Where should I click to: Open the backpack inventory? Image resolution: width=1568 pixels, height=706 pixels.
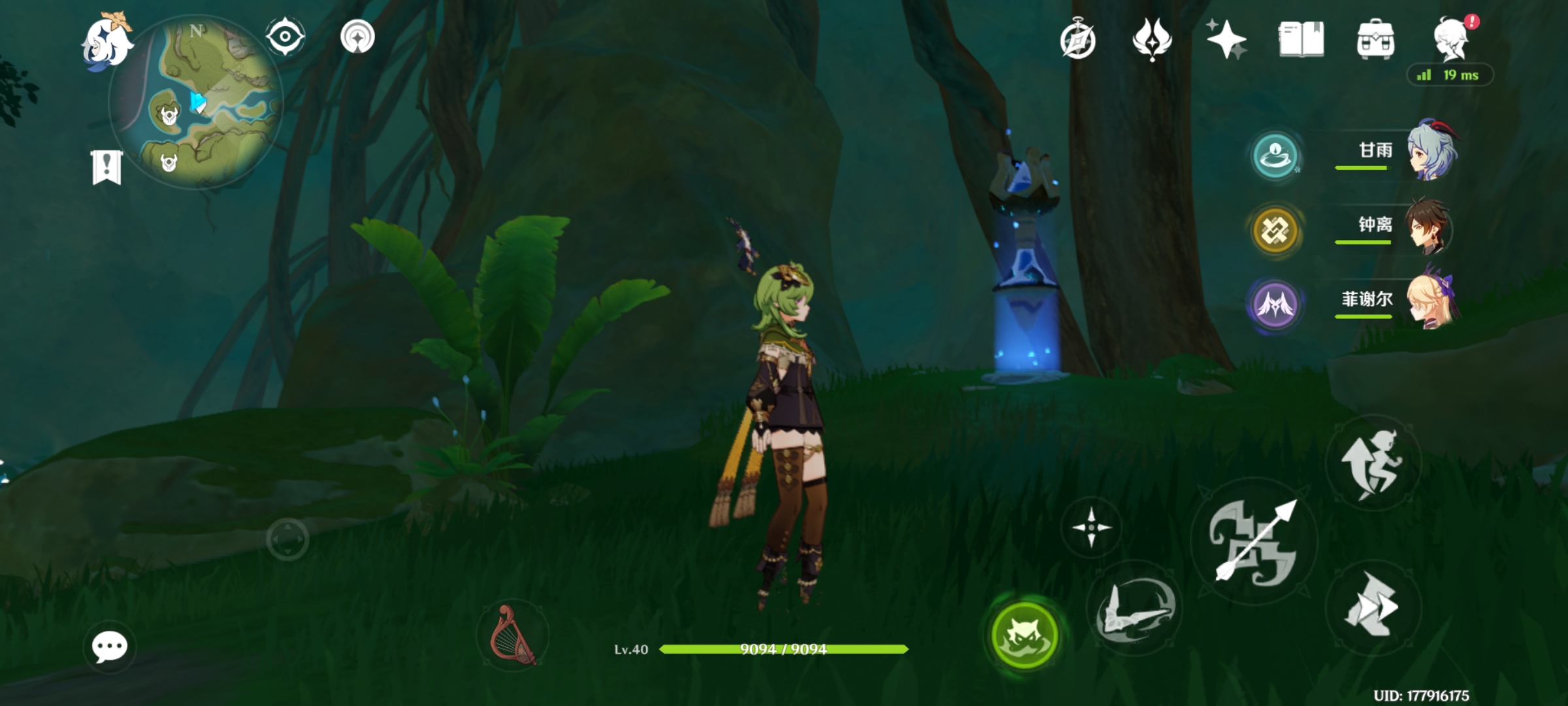pyautogui.click(x=1375, y=39)
